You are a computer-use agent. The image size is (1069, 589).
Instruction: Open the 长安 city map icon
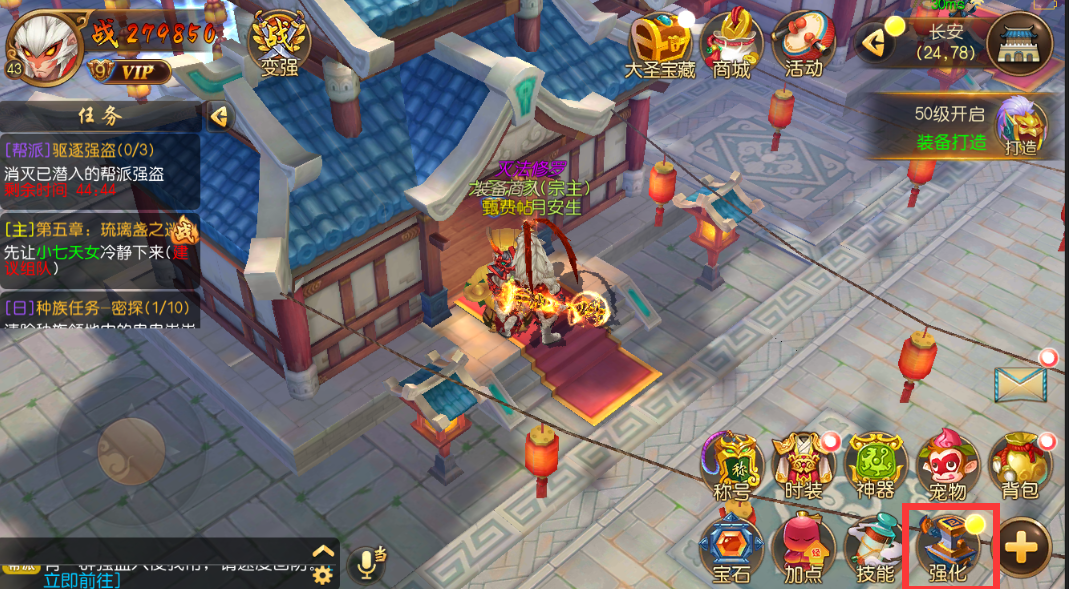[1019, 43]
